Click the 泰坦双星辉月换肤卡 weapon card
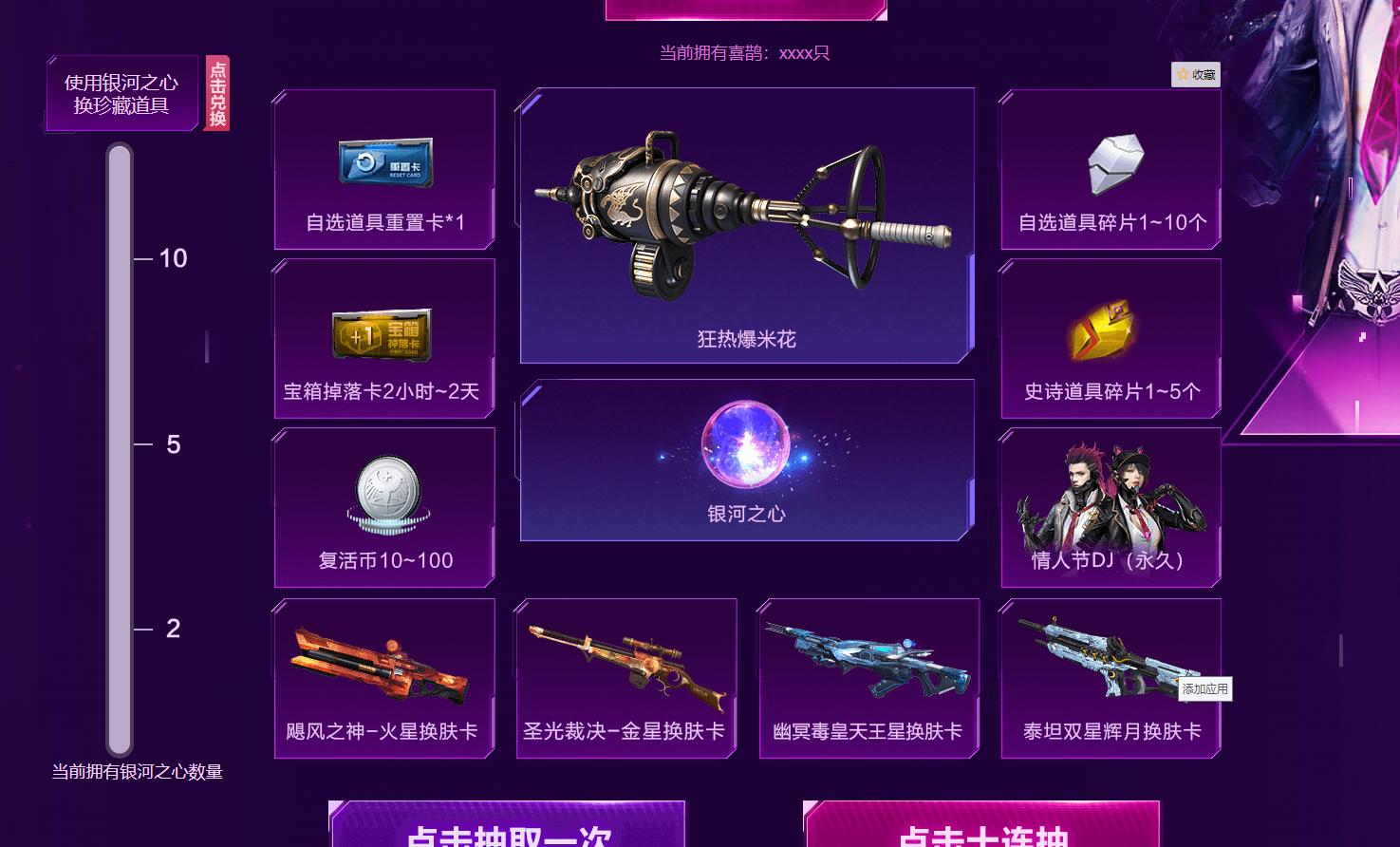Screen dimensions: 1400x847 coord(1109,662)
